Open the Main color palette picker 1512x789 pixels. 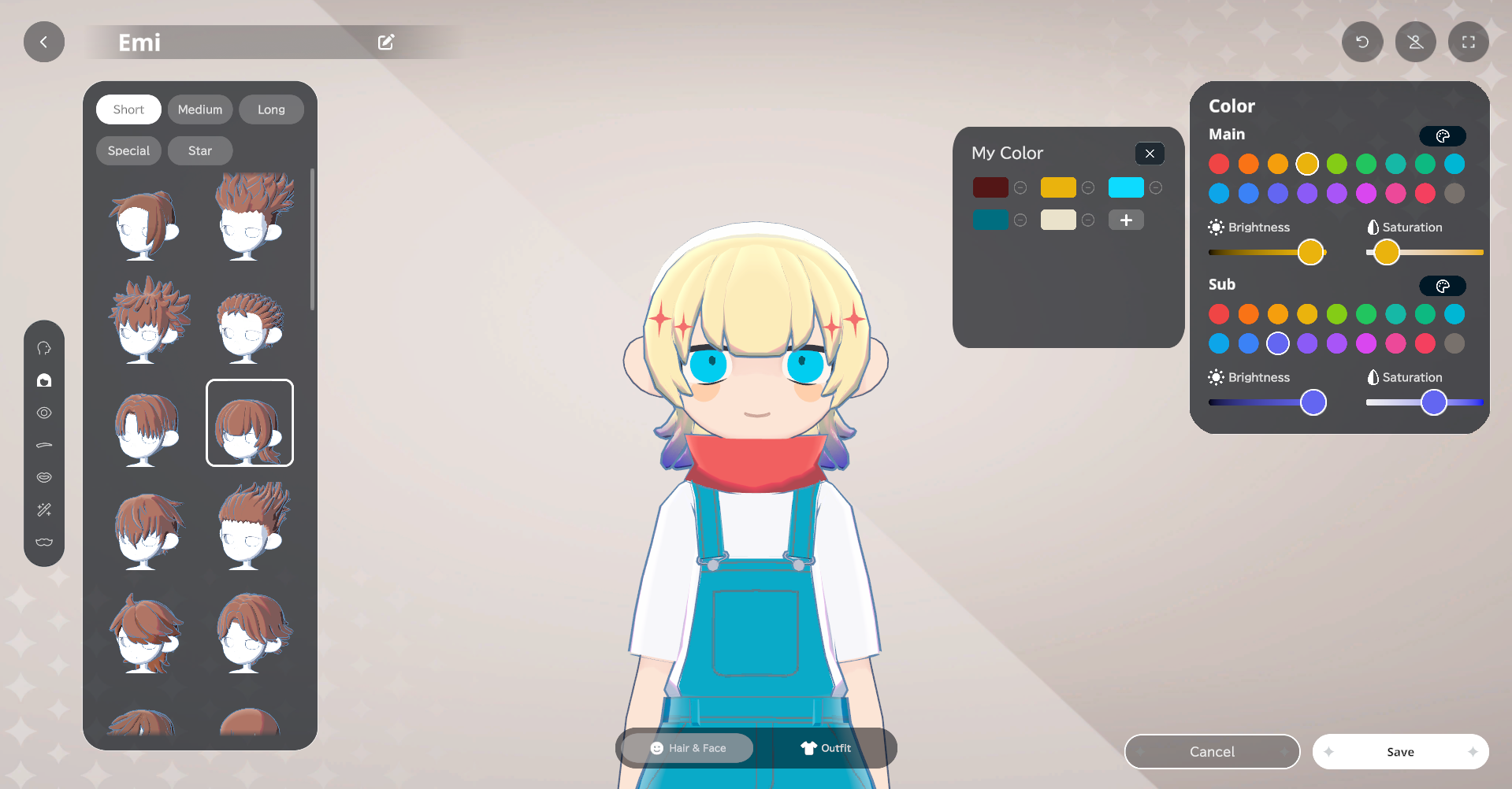pyautogui.click(x=1443, y=135)
